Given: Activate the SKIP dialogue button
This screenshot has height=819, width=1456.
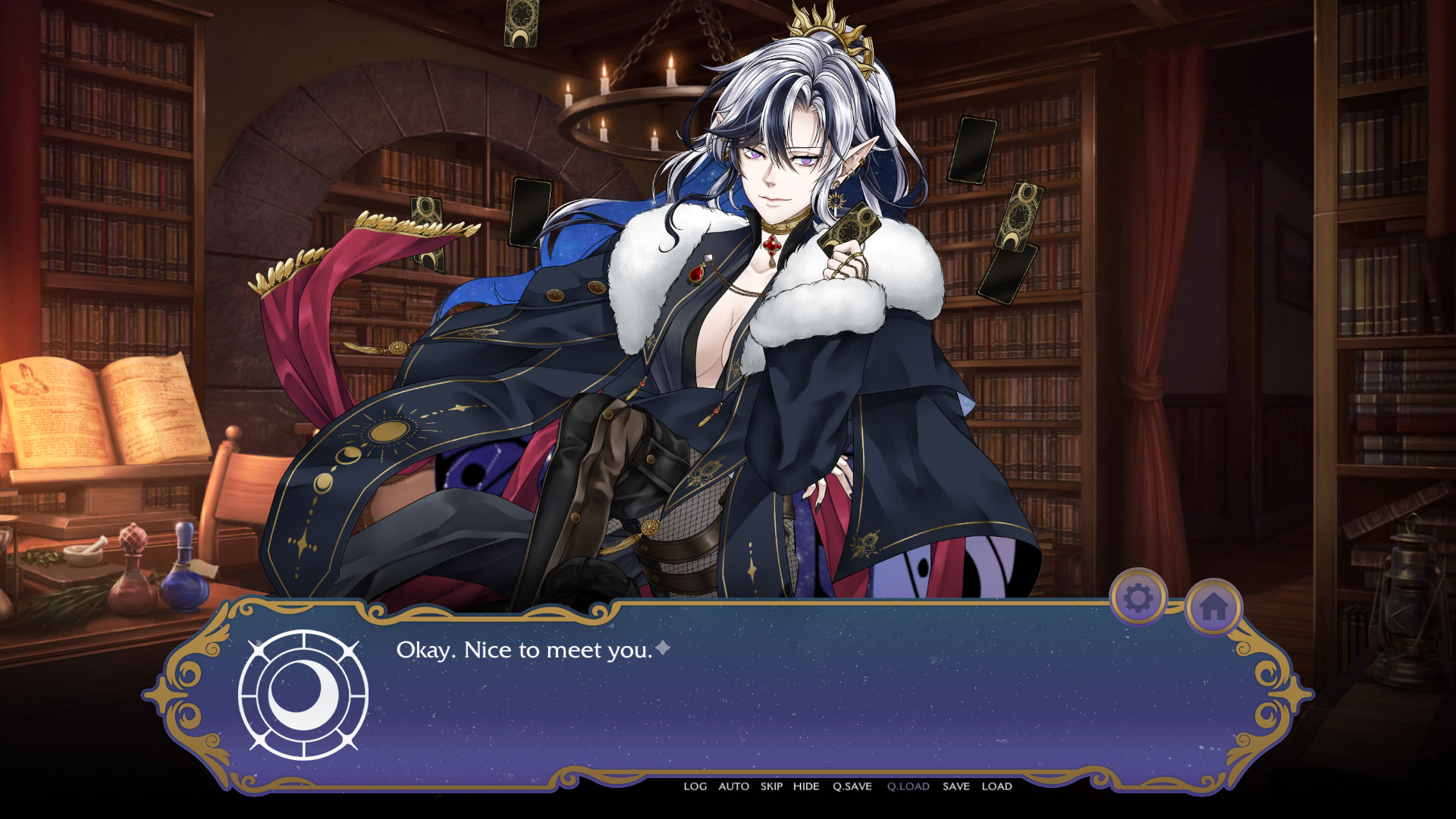Looking at the screenshot, I should tap(771, 786).
